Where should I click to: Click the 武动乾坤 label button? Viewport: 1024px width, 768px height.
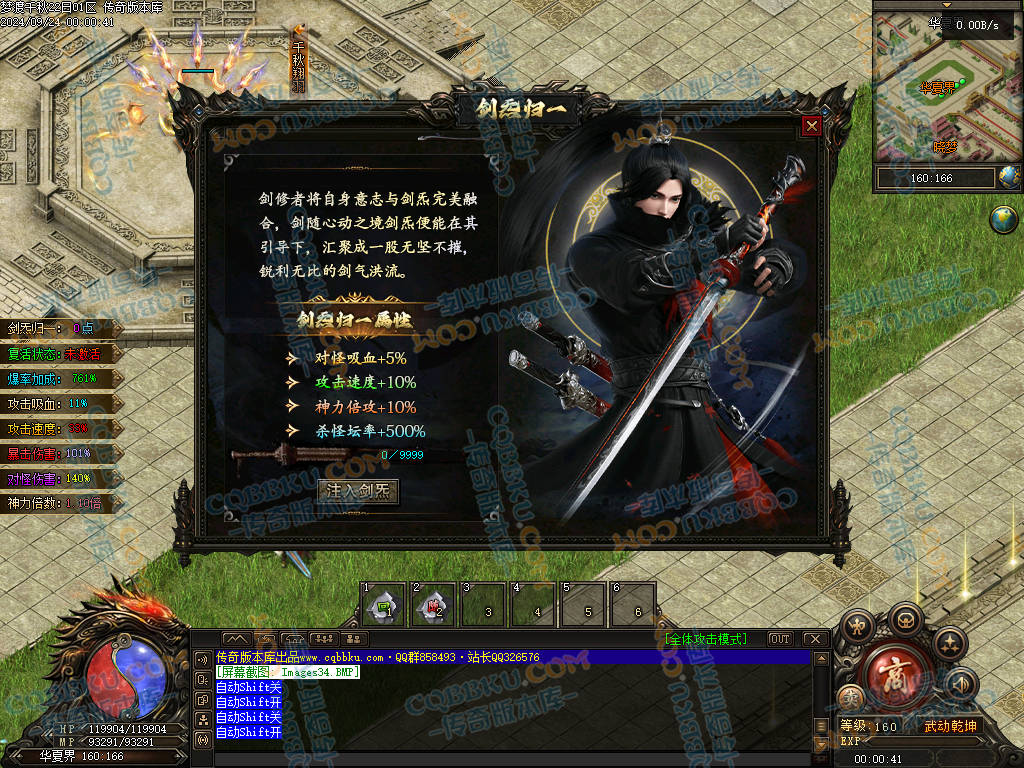pos(948,726)
